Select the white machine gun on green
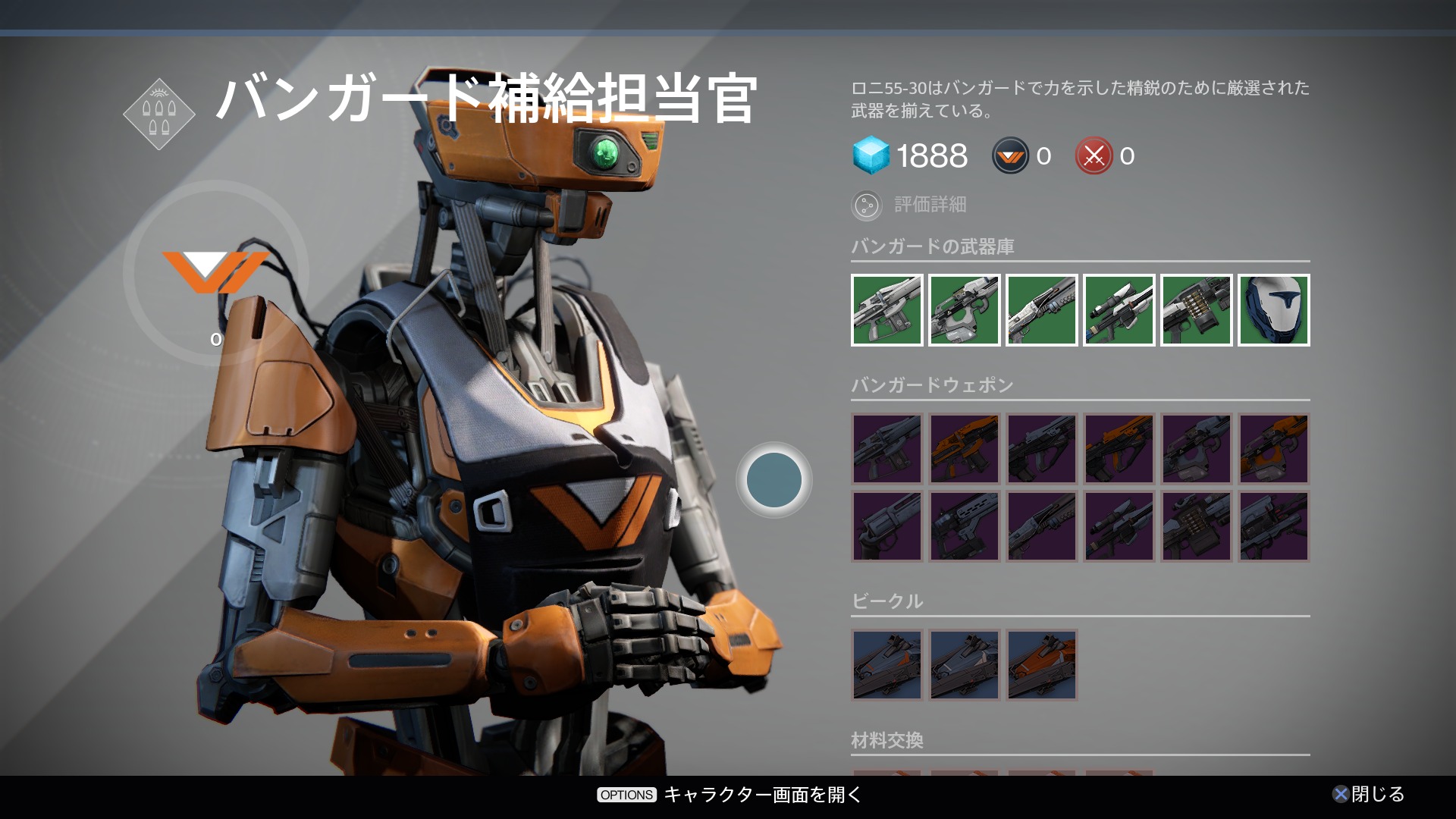The width and height of the screenshot is (1456, 819). [x=1197, y=310]
